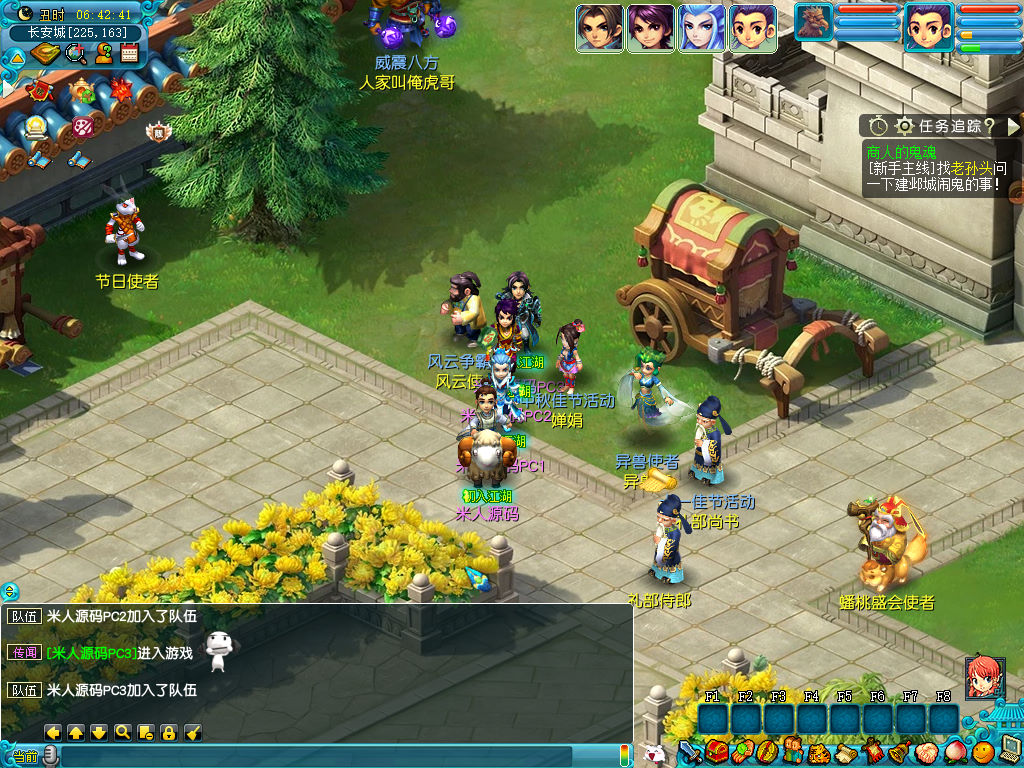
Task: Click the sword attack icon
Action: [x=690, y=751]
